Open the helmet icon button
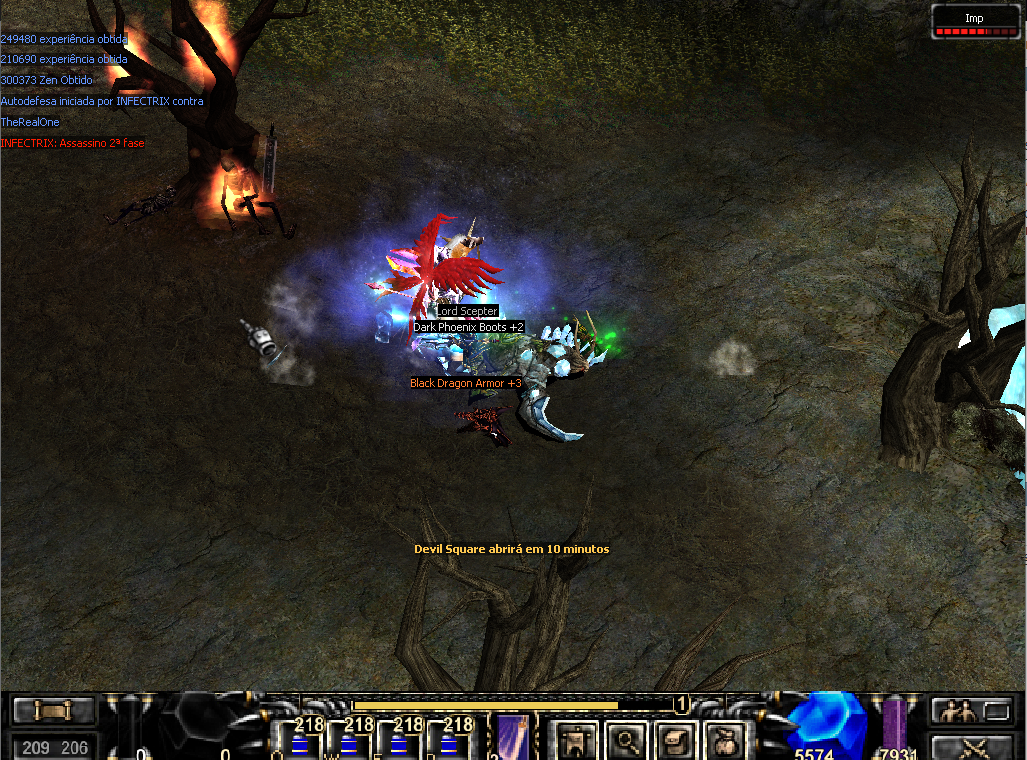This screenshot has height=760, width=1027. coord(673,741)
